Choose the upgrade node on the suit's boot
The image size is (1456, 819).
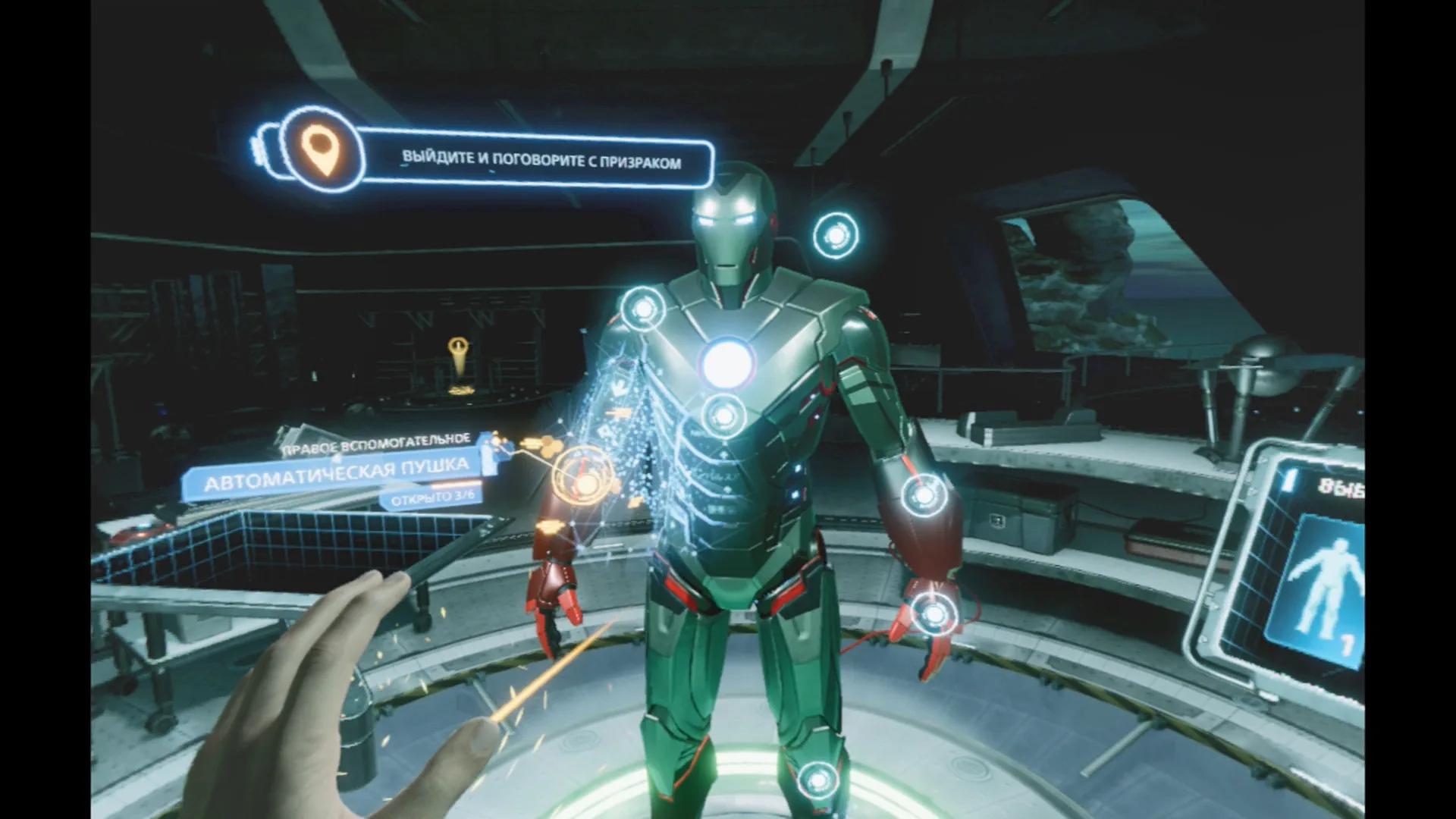tap(816, 779)
